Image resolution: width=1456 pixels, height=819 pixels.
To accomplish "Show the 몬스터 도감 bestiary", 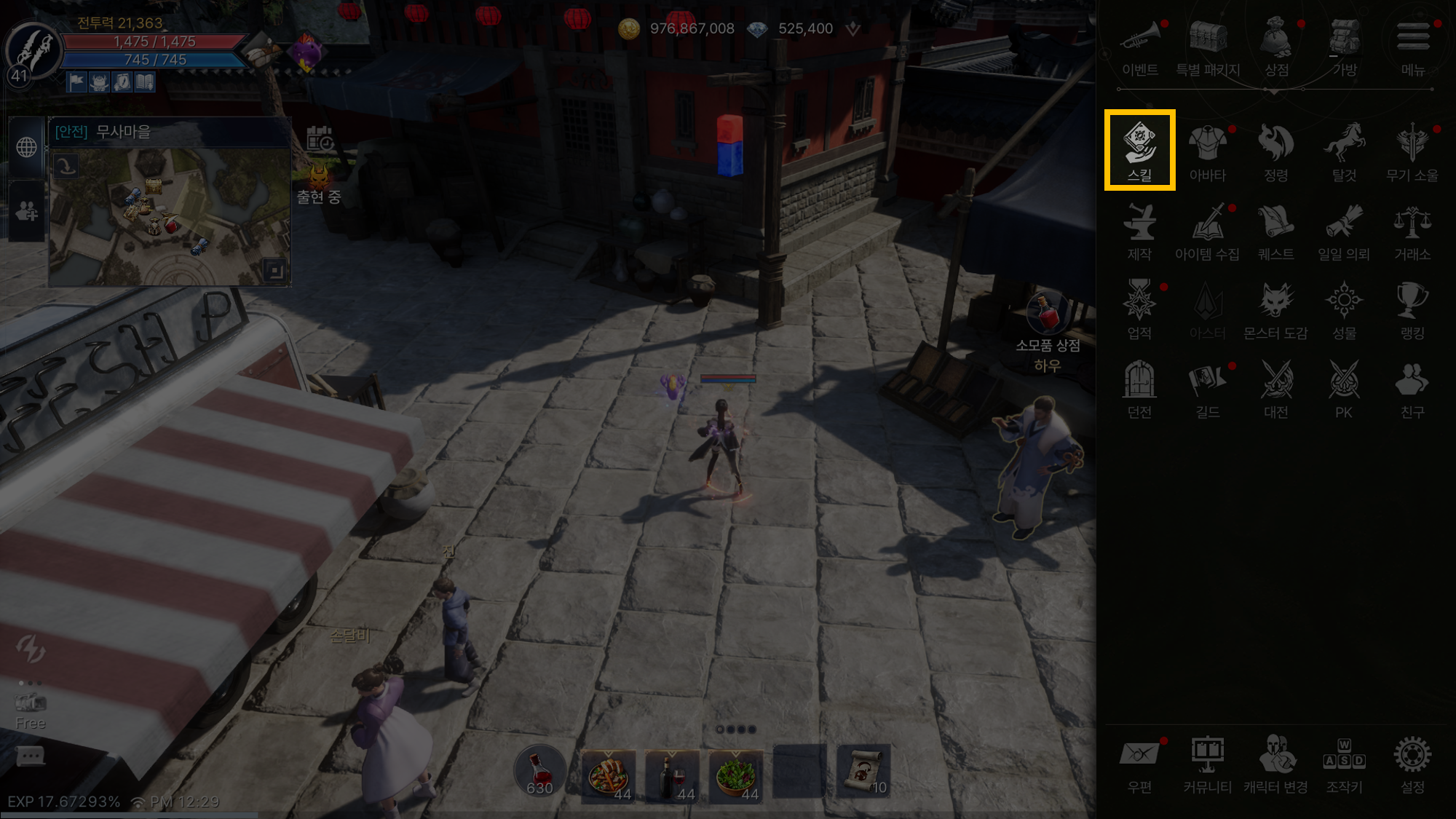I will coord(1275,309).
